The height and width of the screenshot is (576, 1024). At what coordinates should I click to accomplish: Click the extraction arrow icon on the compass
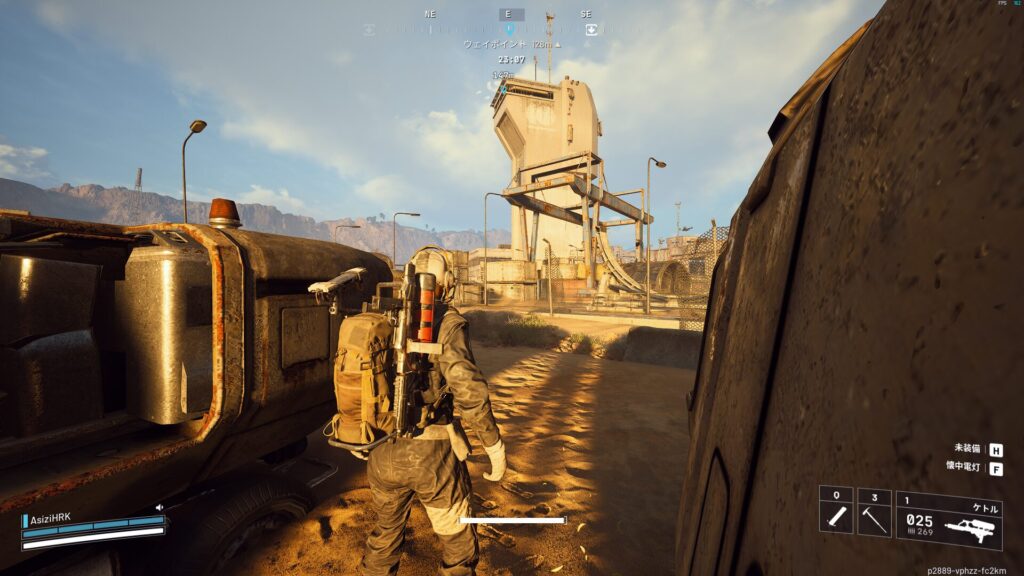click(591, 30)
